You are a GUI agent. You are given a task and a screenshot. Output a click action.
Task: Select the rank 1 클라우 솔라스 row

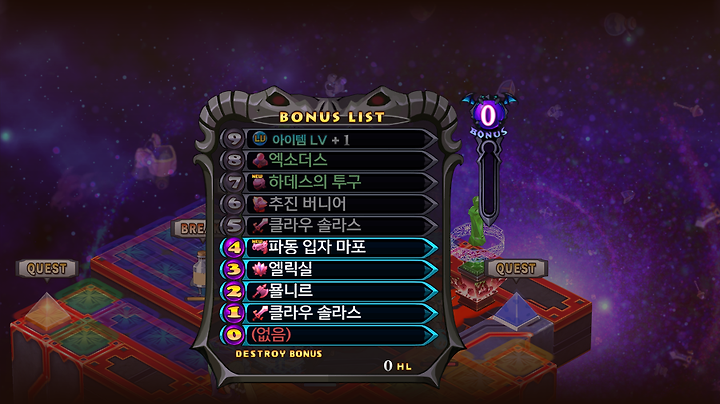[x=330, y=313]
